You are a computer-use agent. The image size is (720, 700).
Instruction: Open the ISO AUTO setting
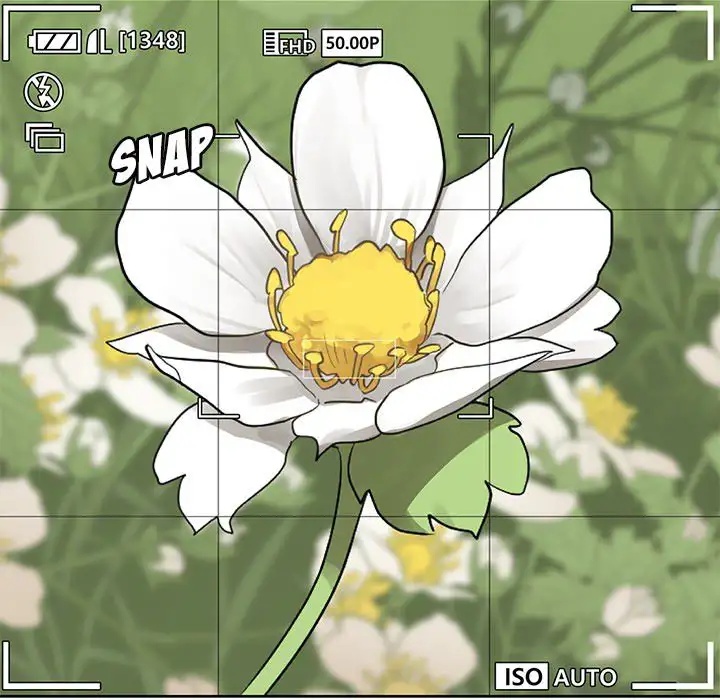(557, 676)
